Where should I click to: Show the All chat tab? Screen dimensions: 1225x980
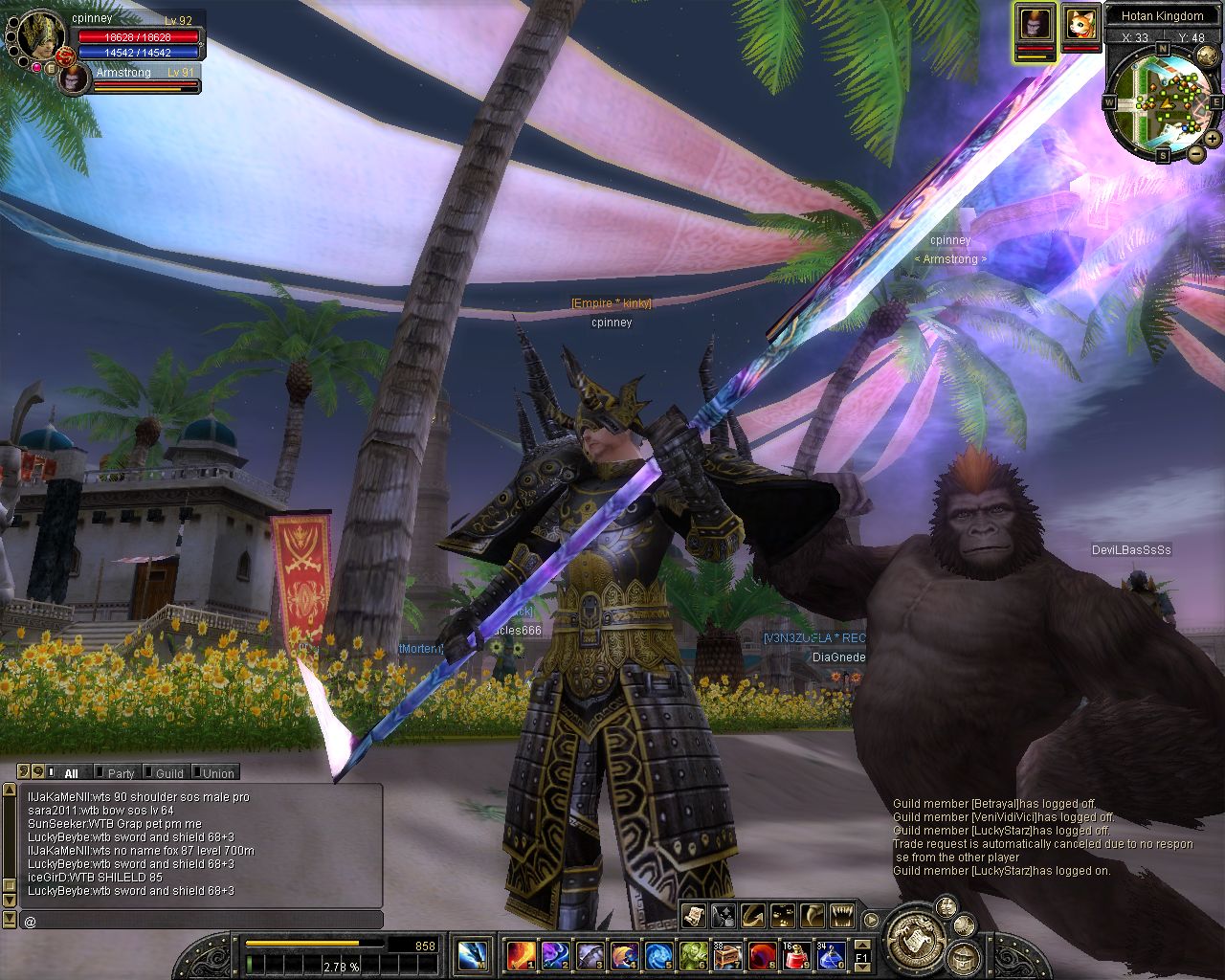point(71,773)
